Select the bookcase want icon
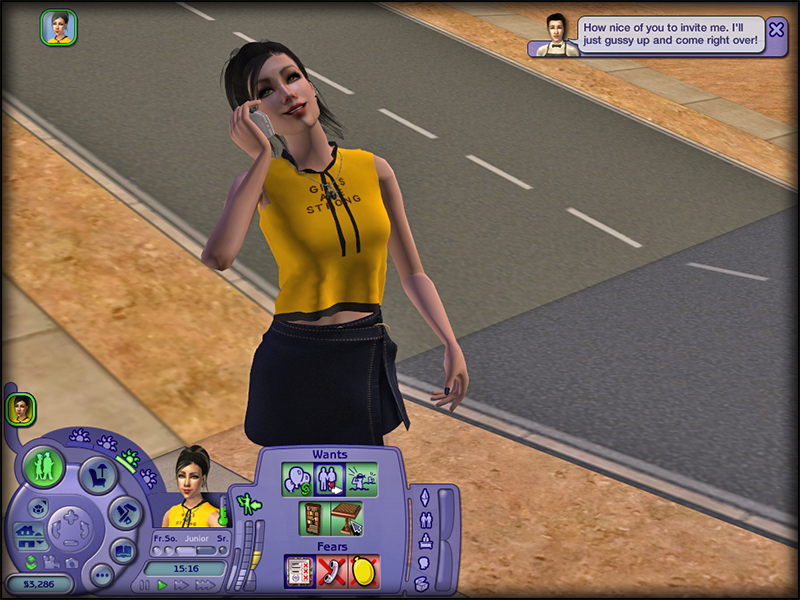The height and width of the screenshot is (600, 800). [315, 519]
